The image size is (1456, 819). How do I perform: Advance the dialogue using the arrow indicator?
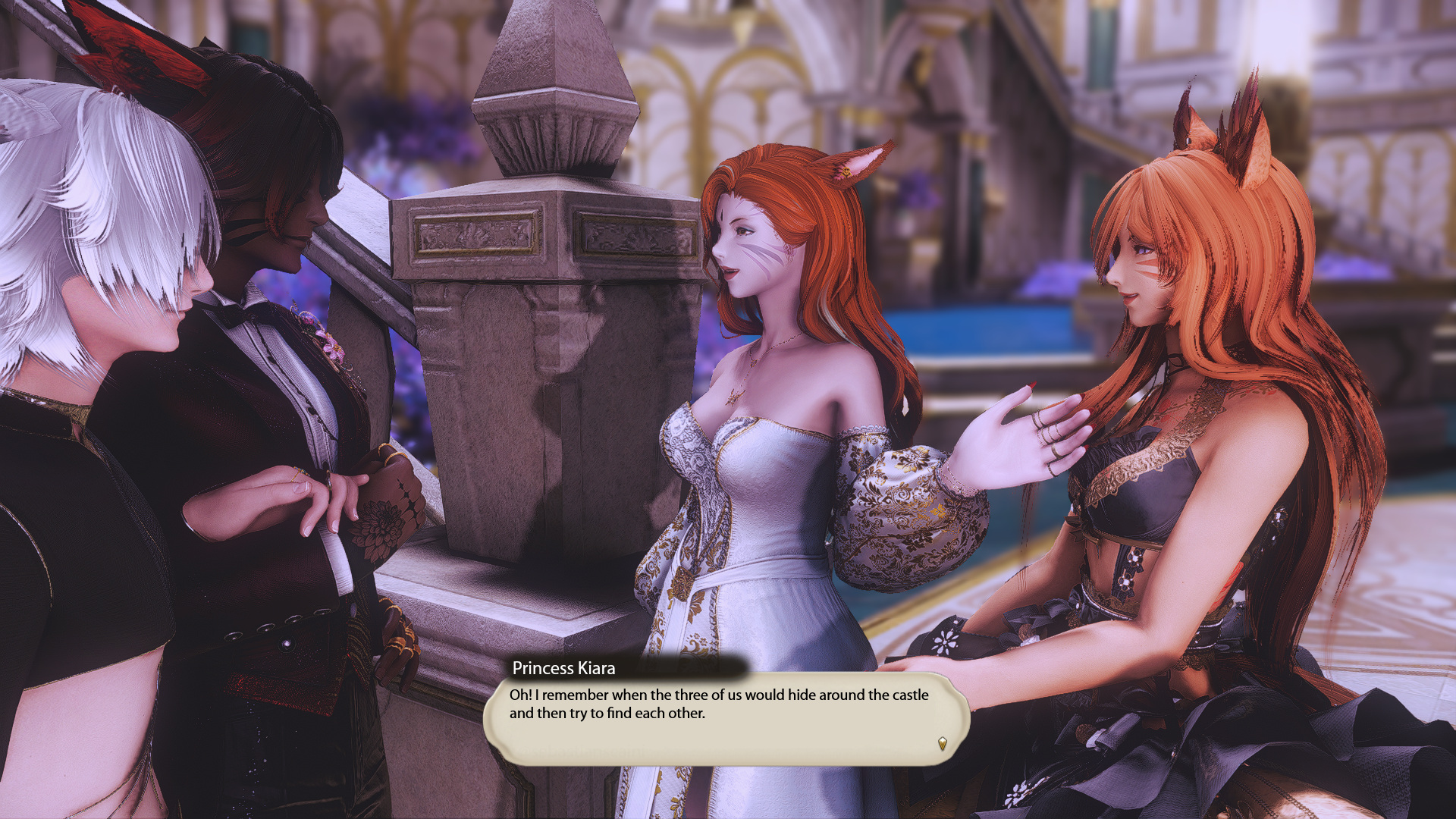[x=942, y=743]
